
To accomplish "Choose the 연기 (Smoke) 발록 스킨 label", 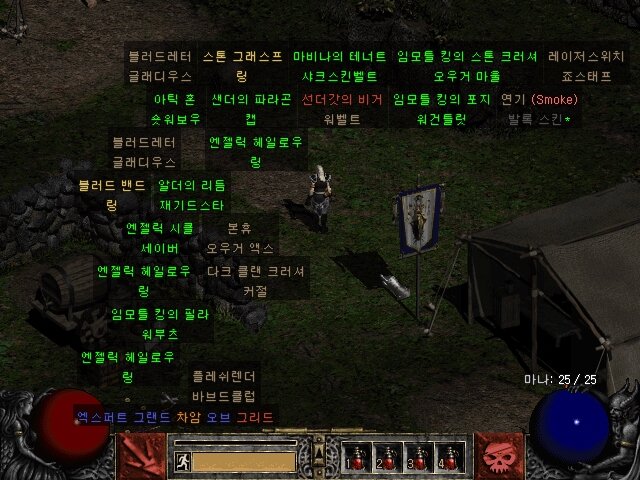I will coord(539,109).
